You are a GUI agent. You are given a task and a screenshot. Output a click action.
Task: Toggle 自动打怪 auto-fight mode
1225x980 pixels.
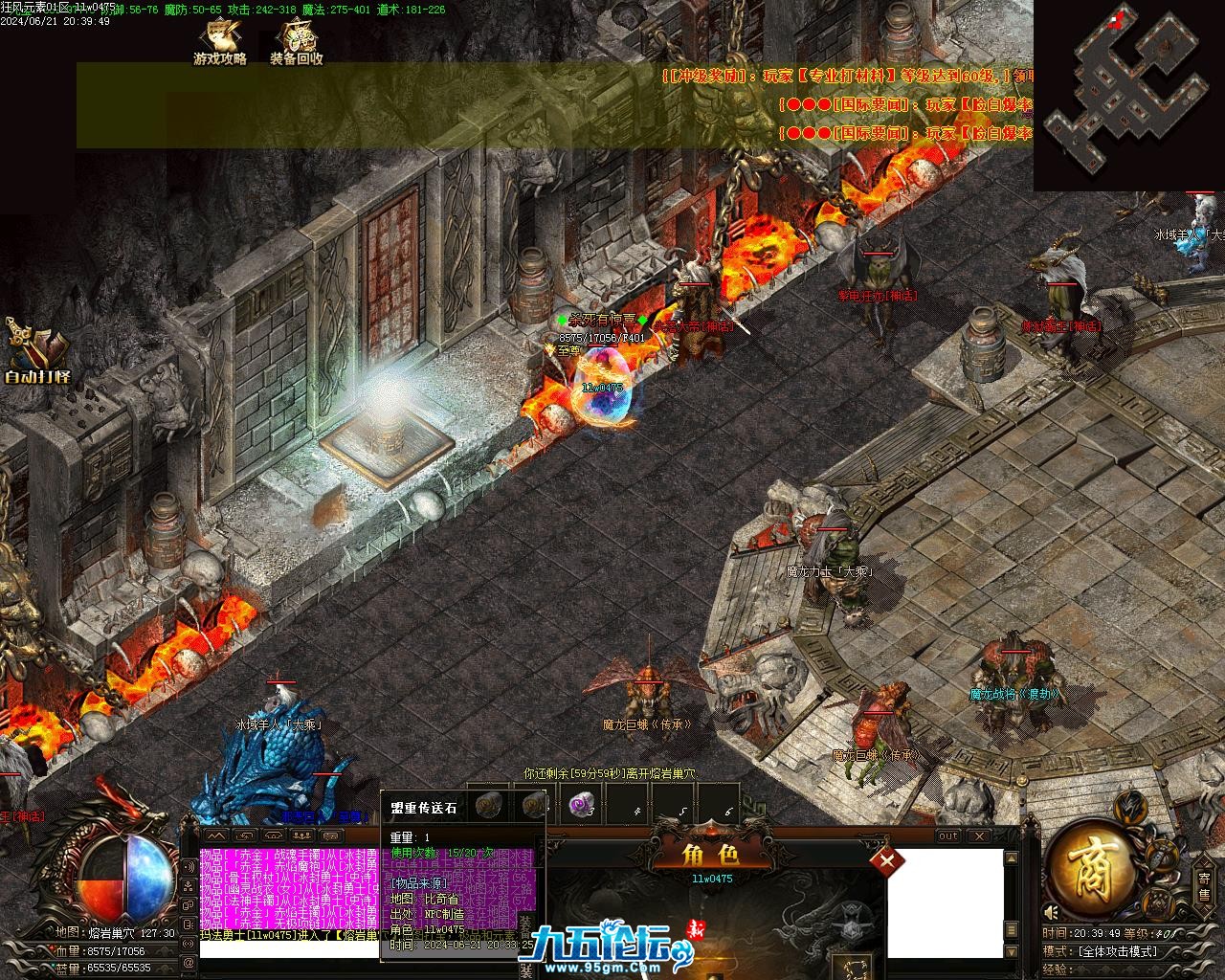click(36, 352)
